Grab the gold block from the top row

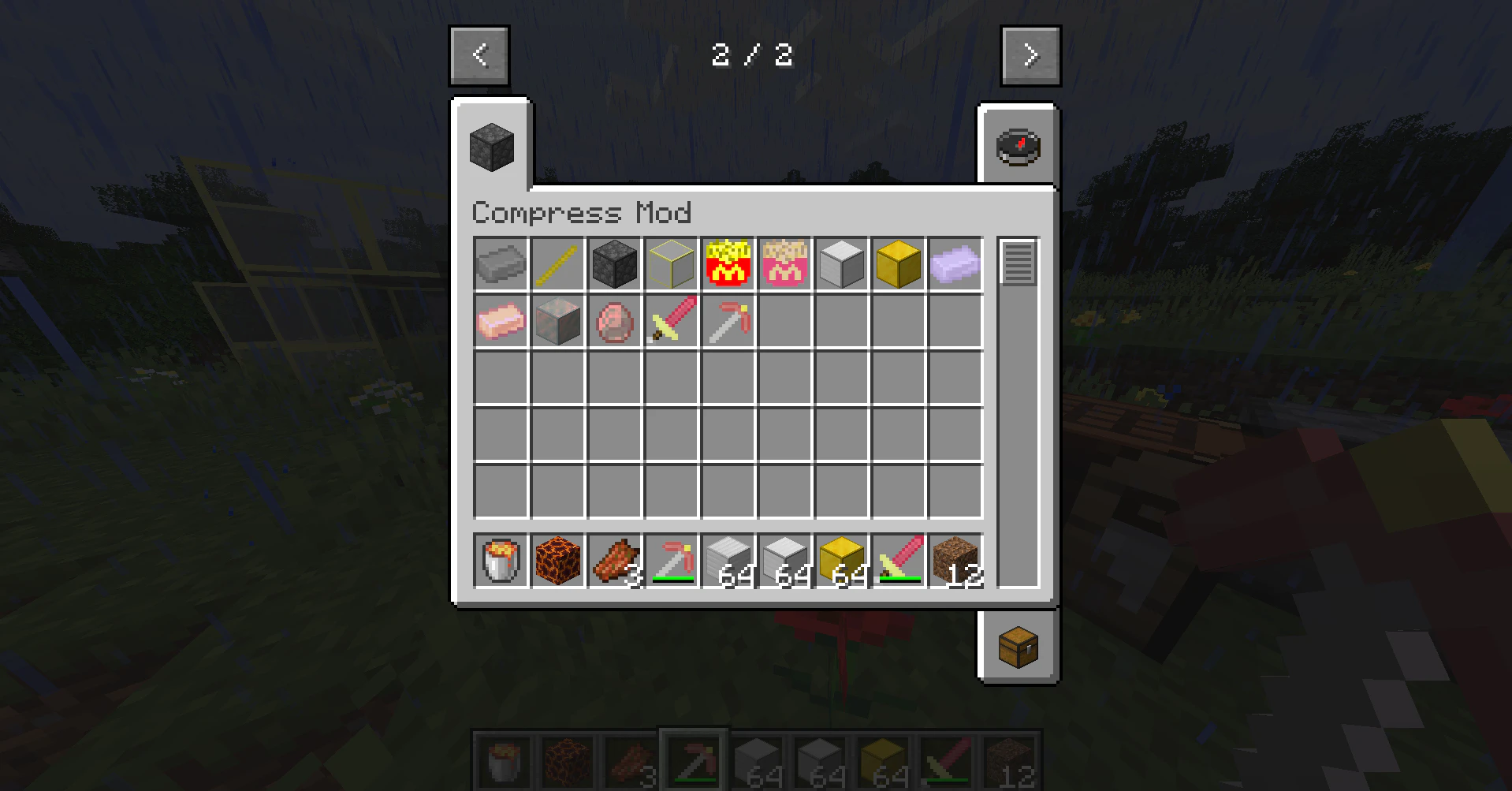[898, 263]
